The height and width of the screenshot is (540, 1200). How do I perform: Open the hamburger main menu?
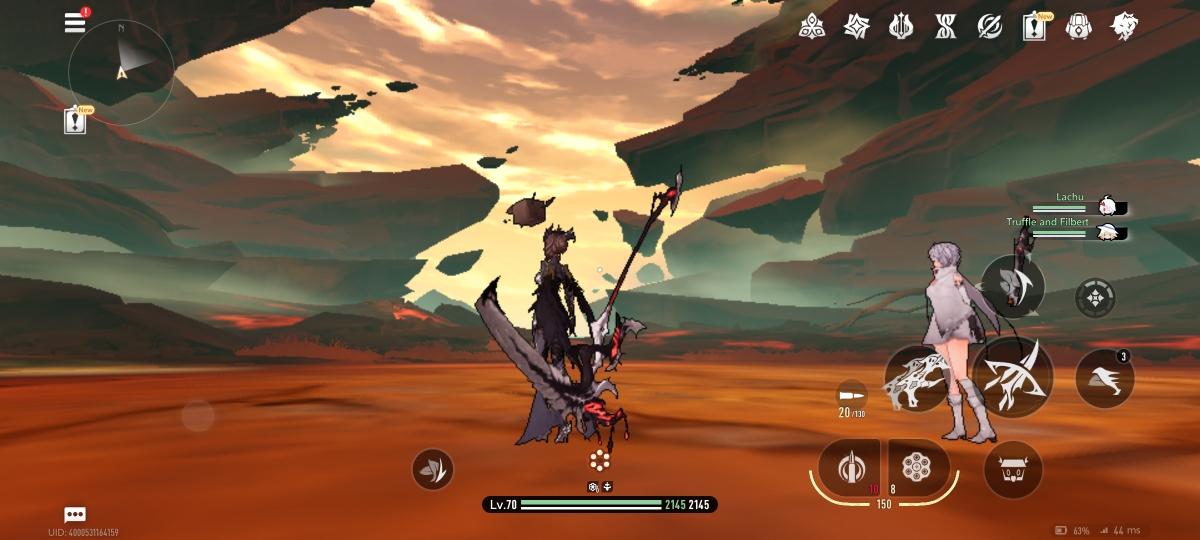pyautogui.click(x=75, y=22)
